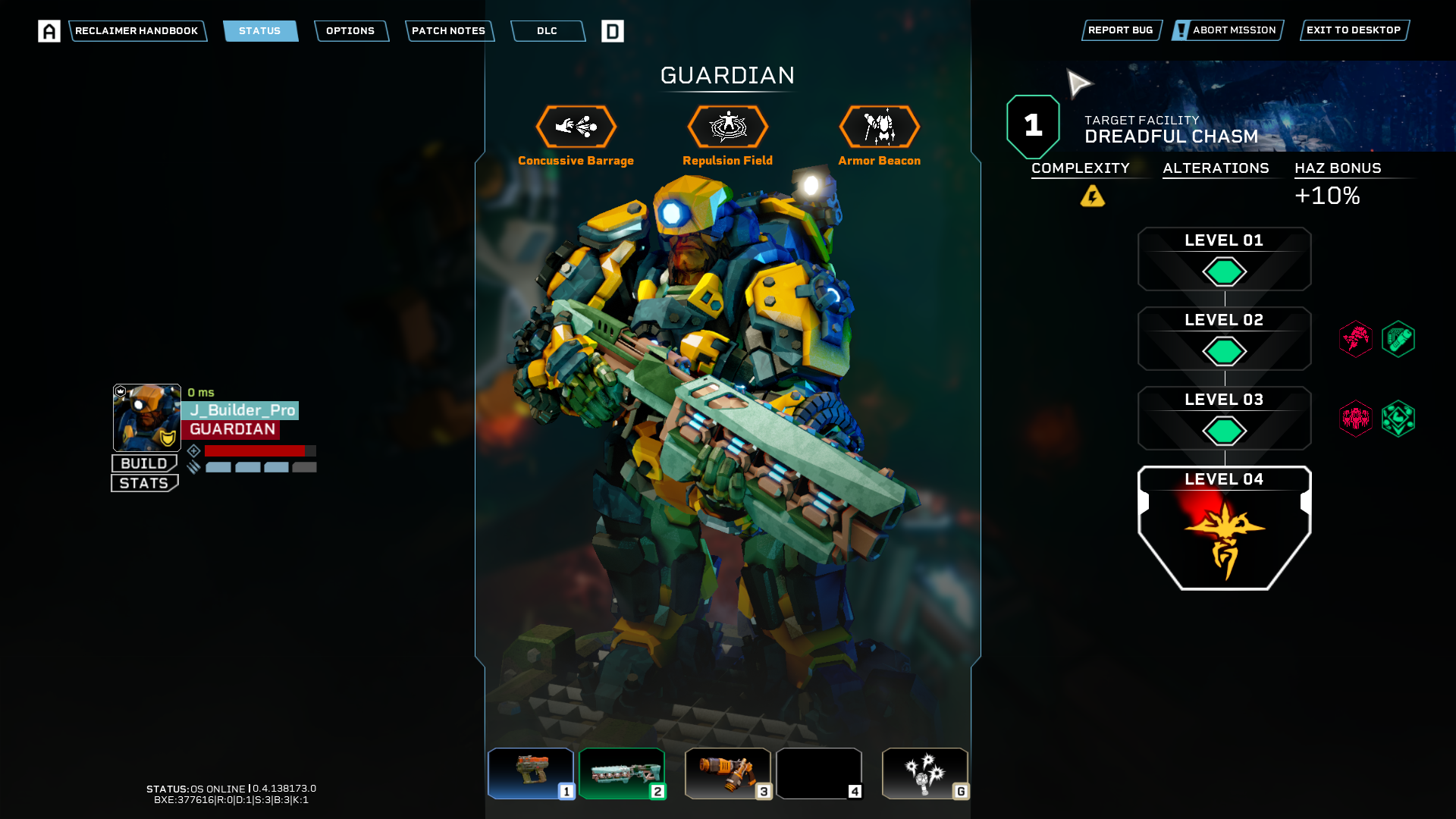Viewport: 1456px width, 819px height.
Task: View the Patch Notes tab
Action: (449, 31)
